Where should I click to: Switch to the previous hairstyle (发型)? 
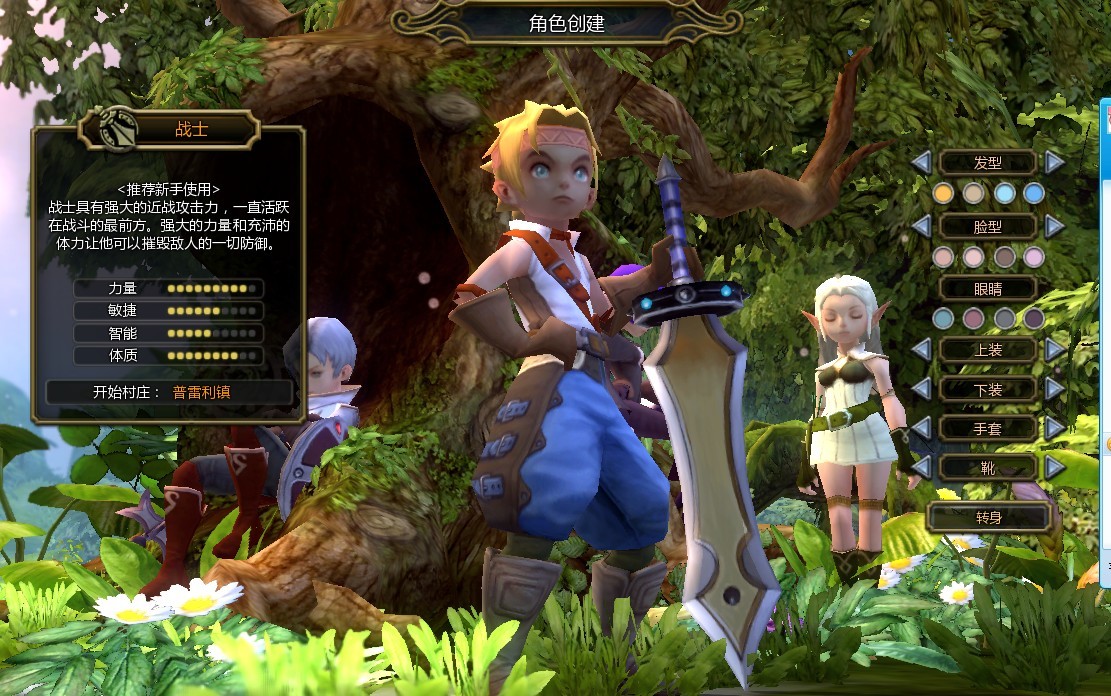pos(922,162)
